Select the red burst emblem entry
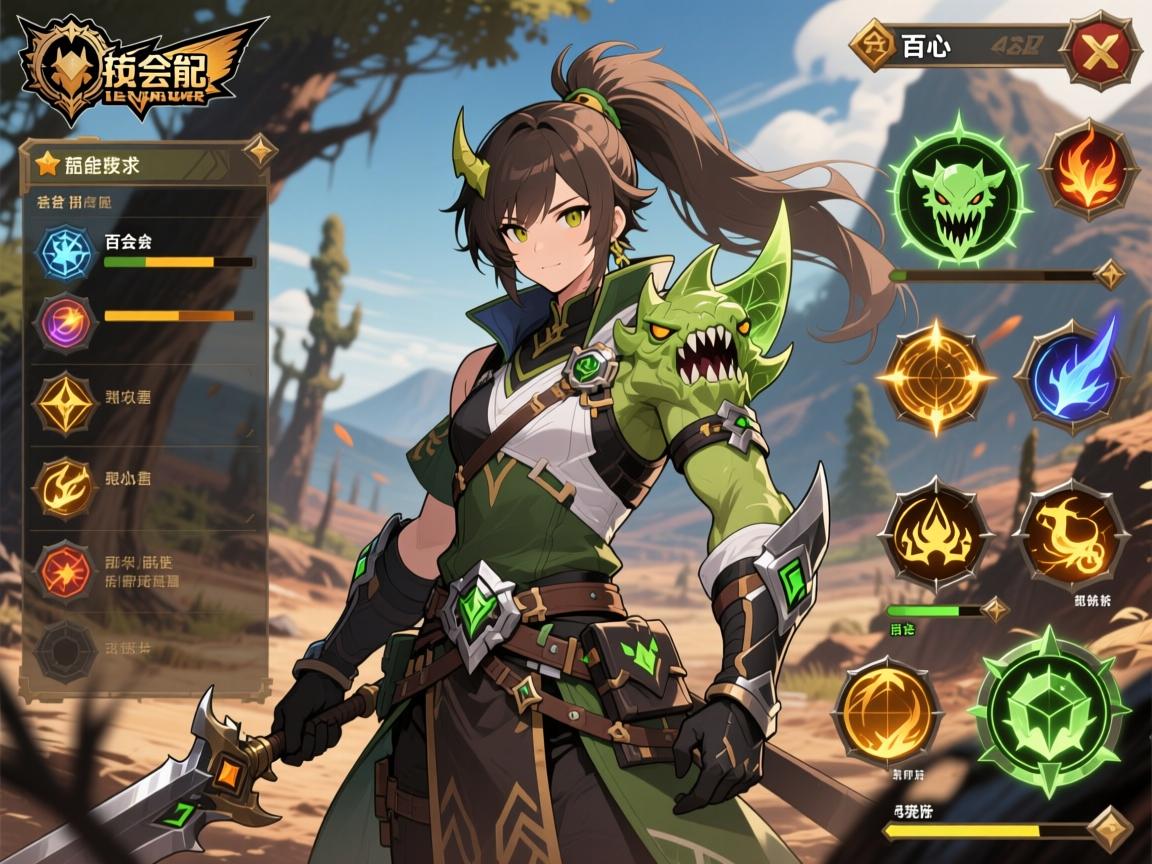1152x864 pixels. (x=66, y=571)
